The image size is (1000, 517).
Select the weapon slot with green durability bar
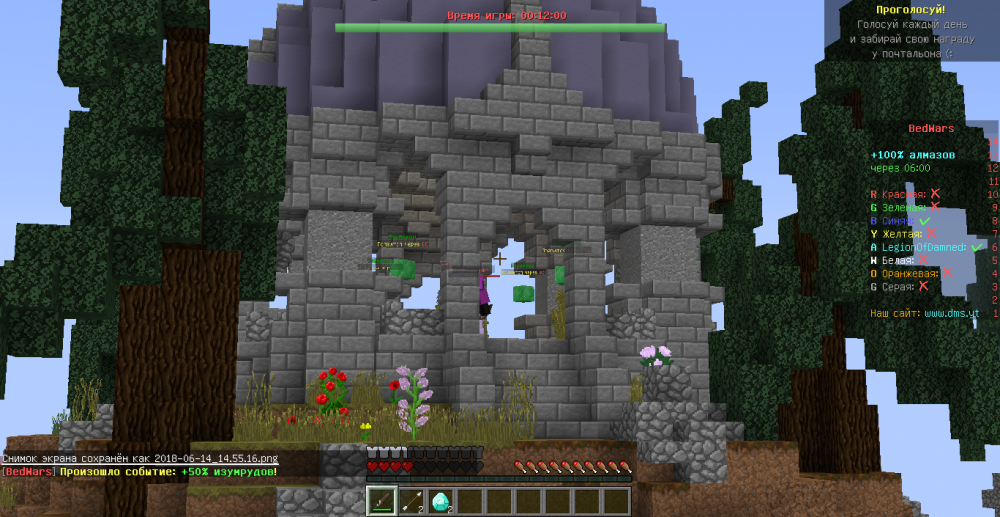click(x=381, y=501)
